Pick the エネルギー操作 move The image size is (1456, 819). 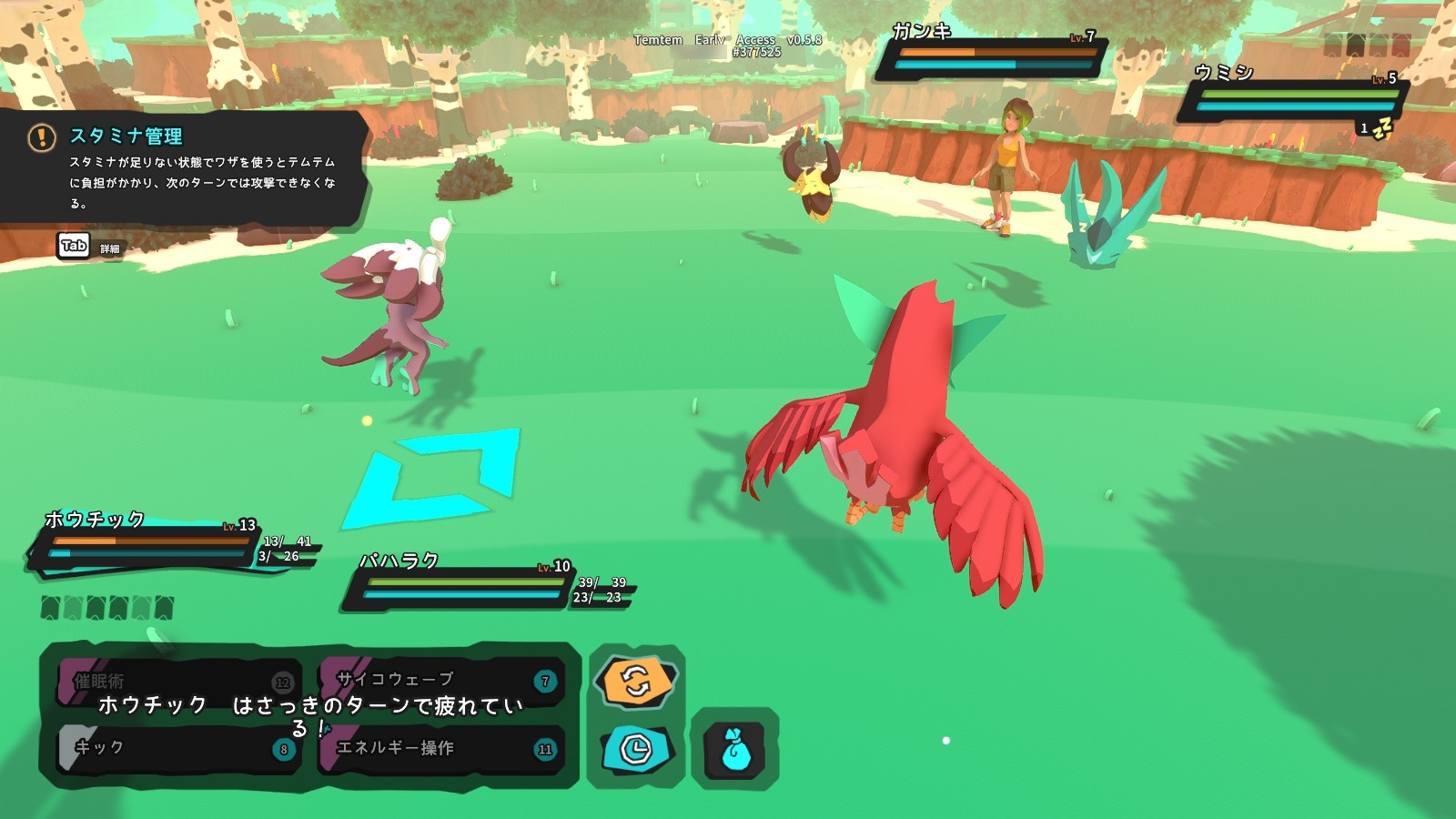coord(440,748)
